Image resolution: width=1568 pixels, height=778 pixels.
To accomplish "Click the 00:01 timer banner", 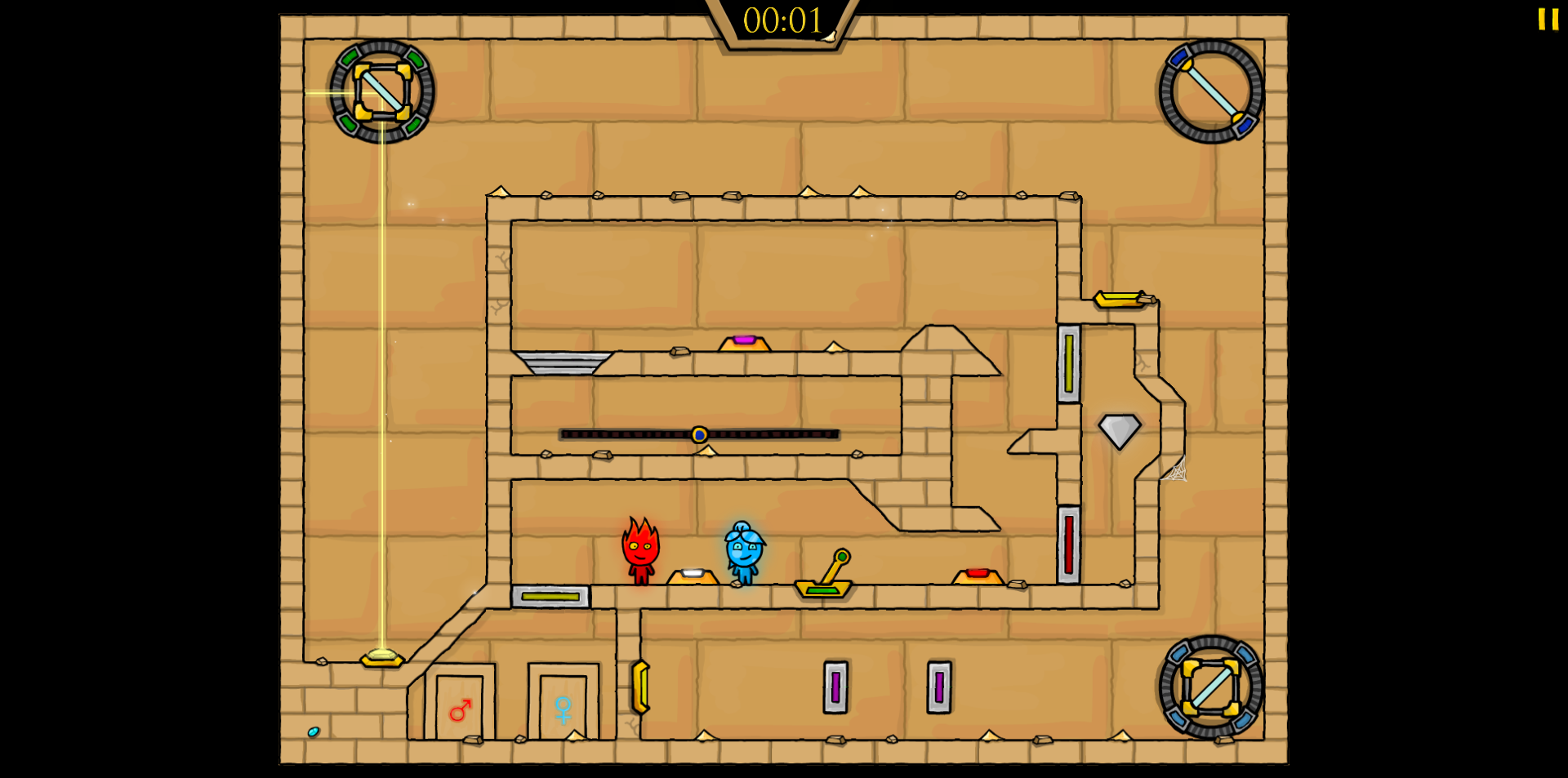I will pos(783,21).
